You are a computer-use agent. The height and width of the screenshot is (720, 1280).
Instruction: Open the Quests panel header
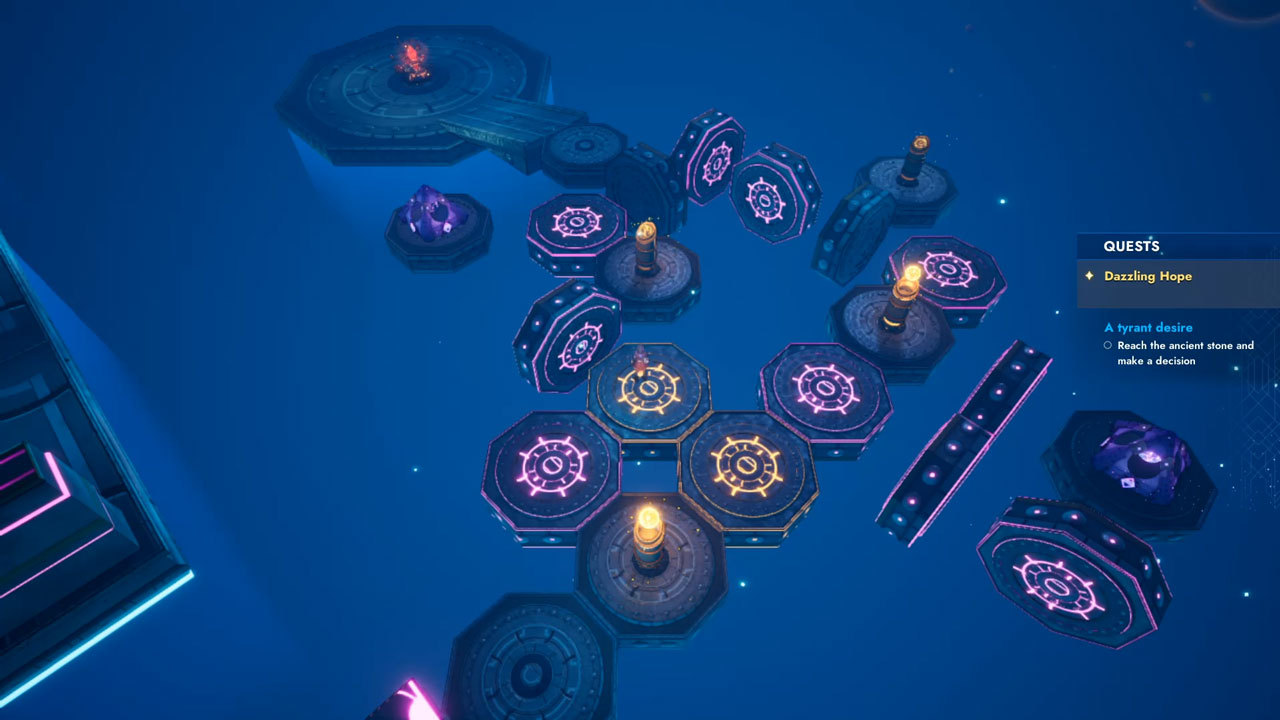click(x=1131, y=246)
